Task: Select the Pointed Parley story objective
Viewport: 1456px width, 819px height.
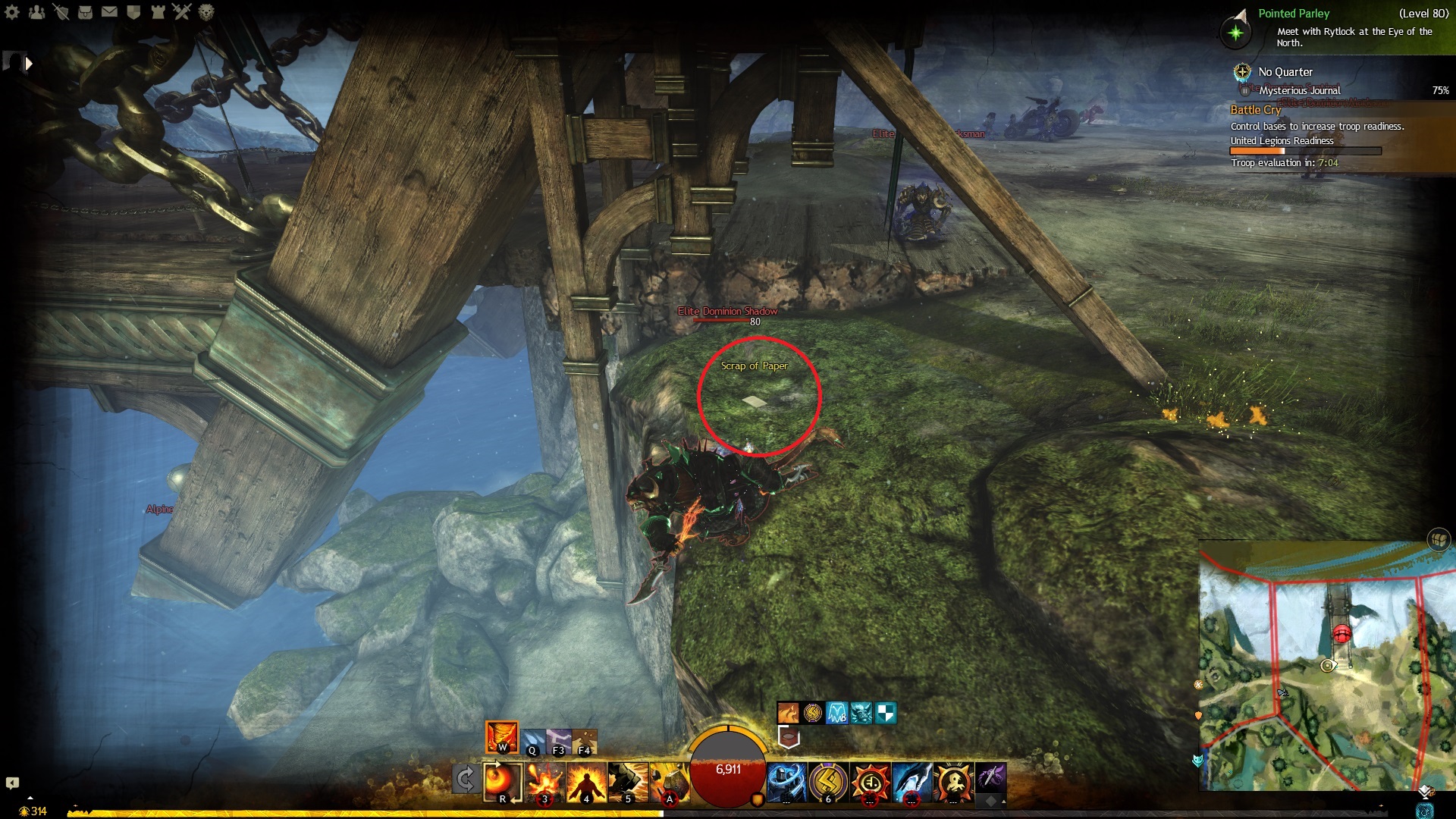Action: [x=1293, y=14]
